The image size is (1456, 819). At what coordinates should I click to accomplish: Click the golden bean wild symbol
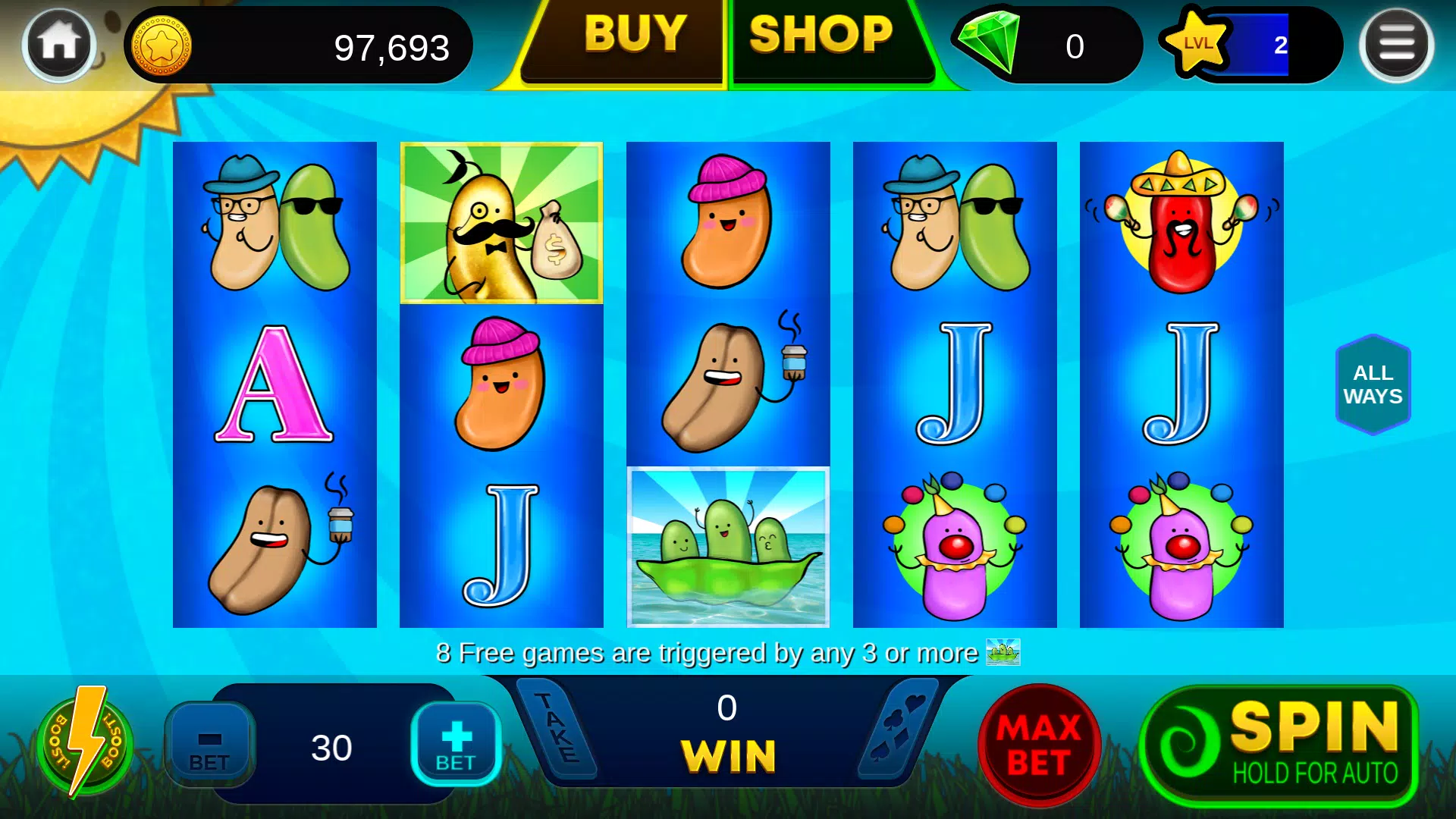click(500, 224)
